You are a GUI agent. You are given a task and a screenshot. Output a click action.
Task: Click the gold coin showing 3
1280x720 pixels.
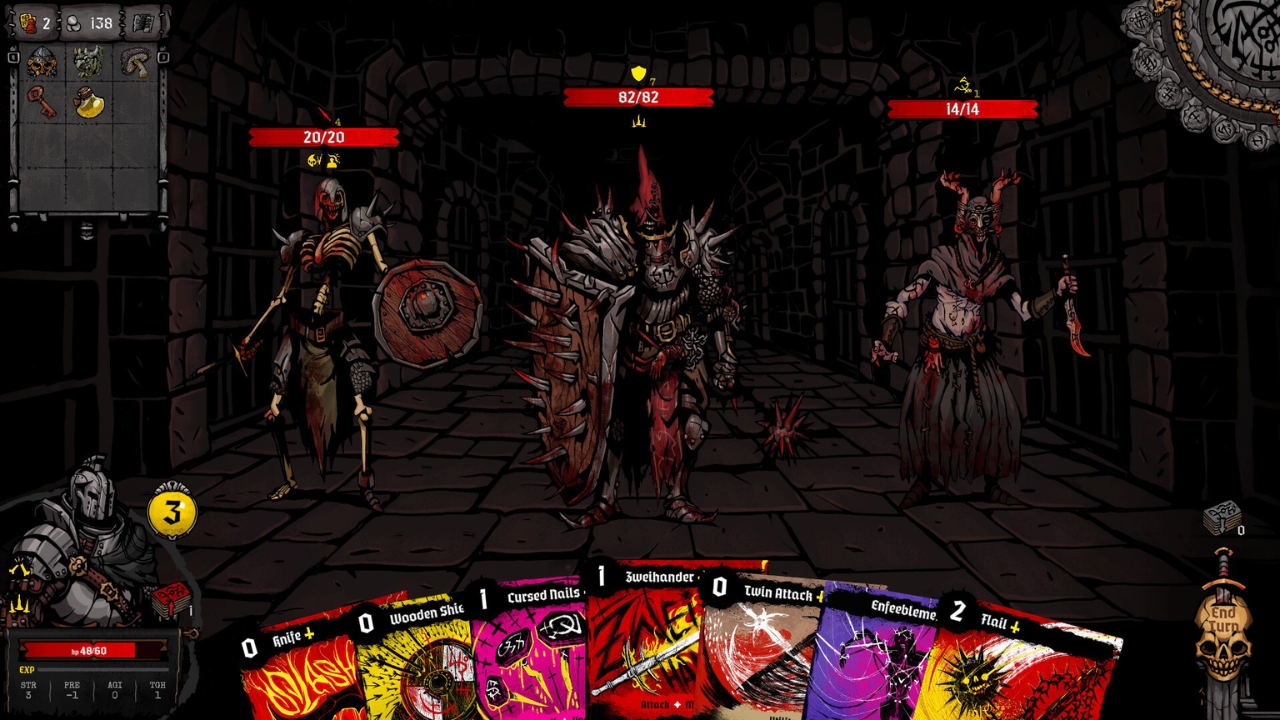click(171, 511)
